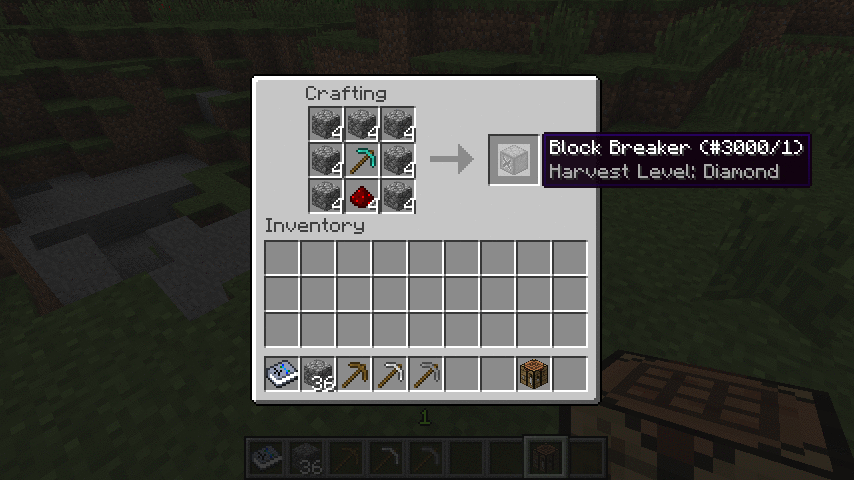Select the wooden pickaxe slot

[x=354, y=374]
